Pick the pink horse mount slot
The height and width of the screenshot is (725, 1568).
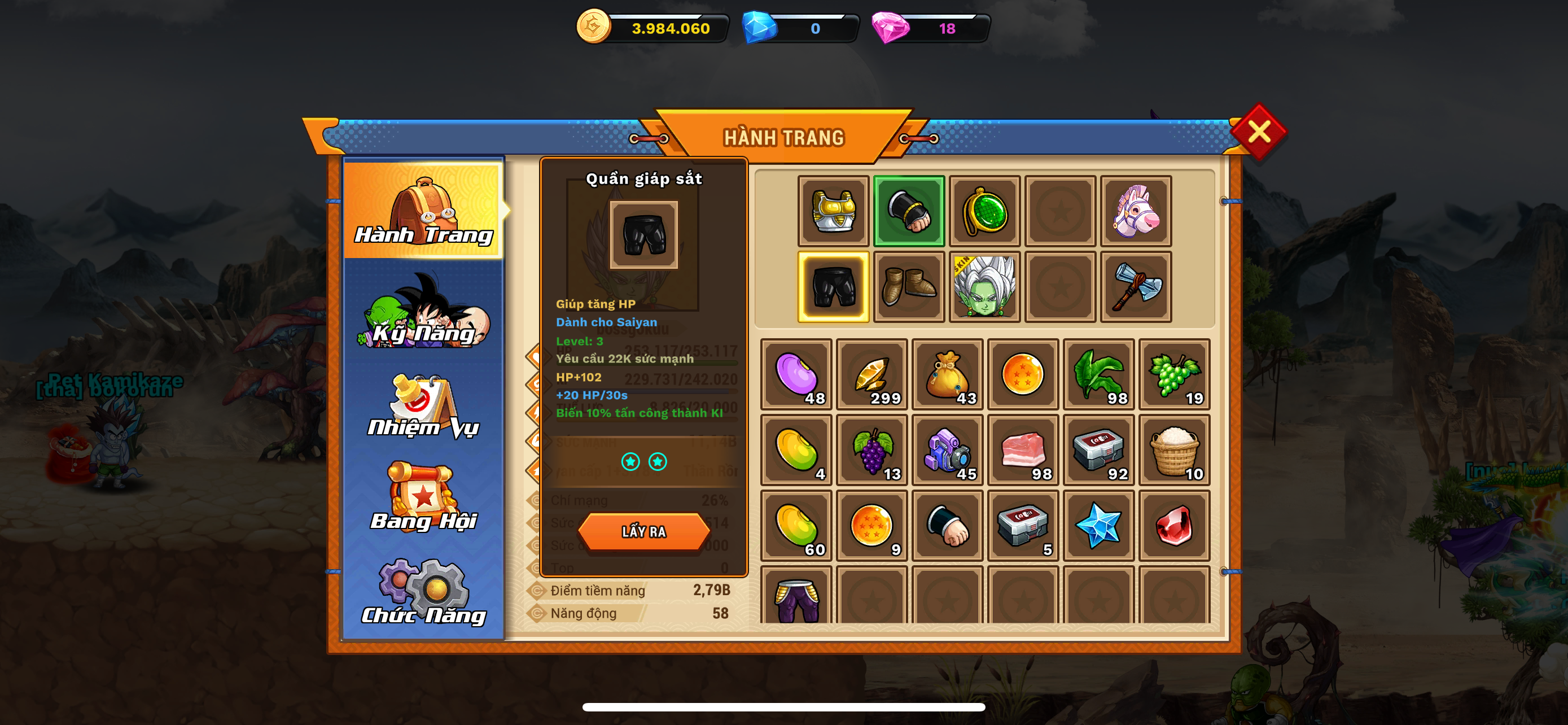coord(1136,211)
